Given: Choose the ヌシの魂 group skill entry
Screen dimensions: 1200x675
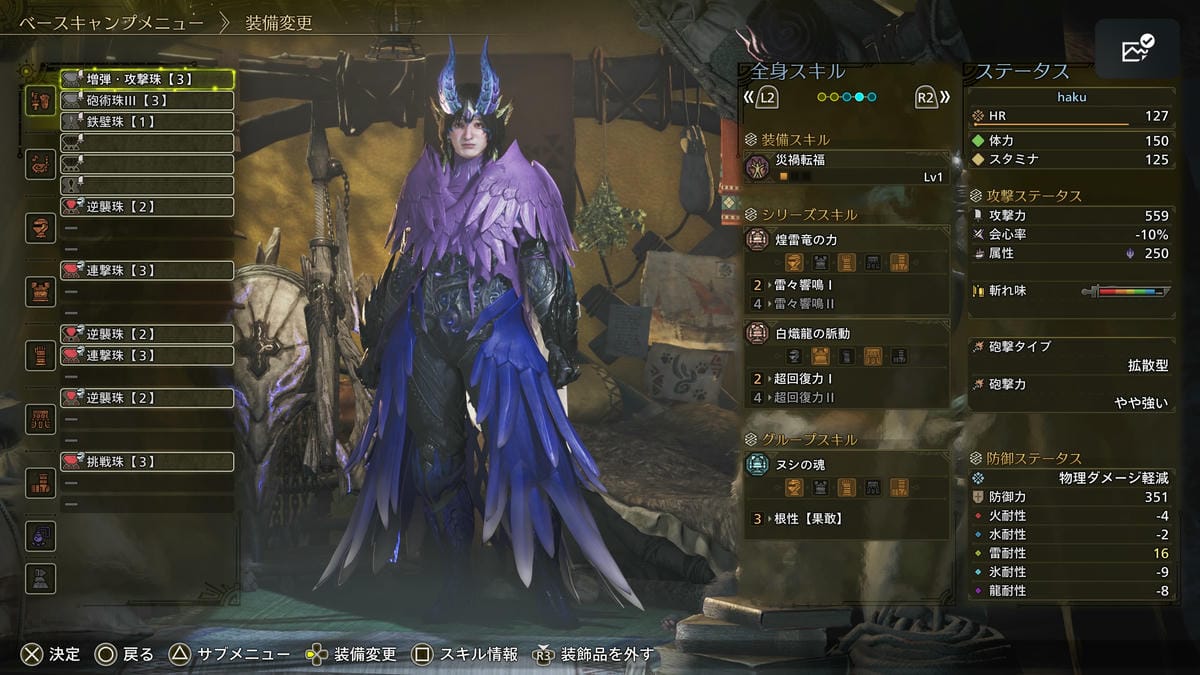Looking at the screenshot, I should coord(846,465).
